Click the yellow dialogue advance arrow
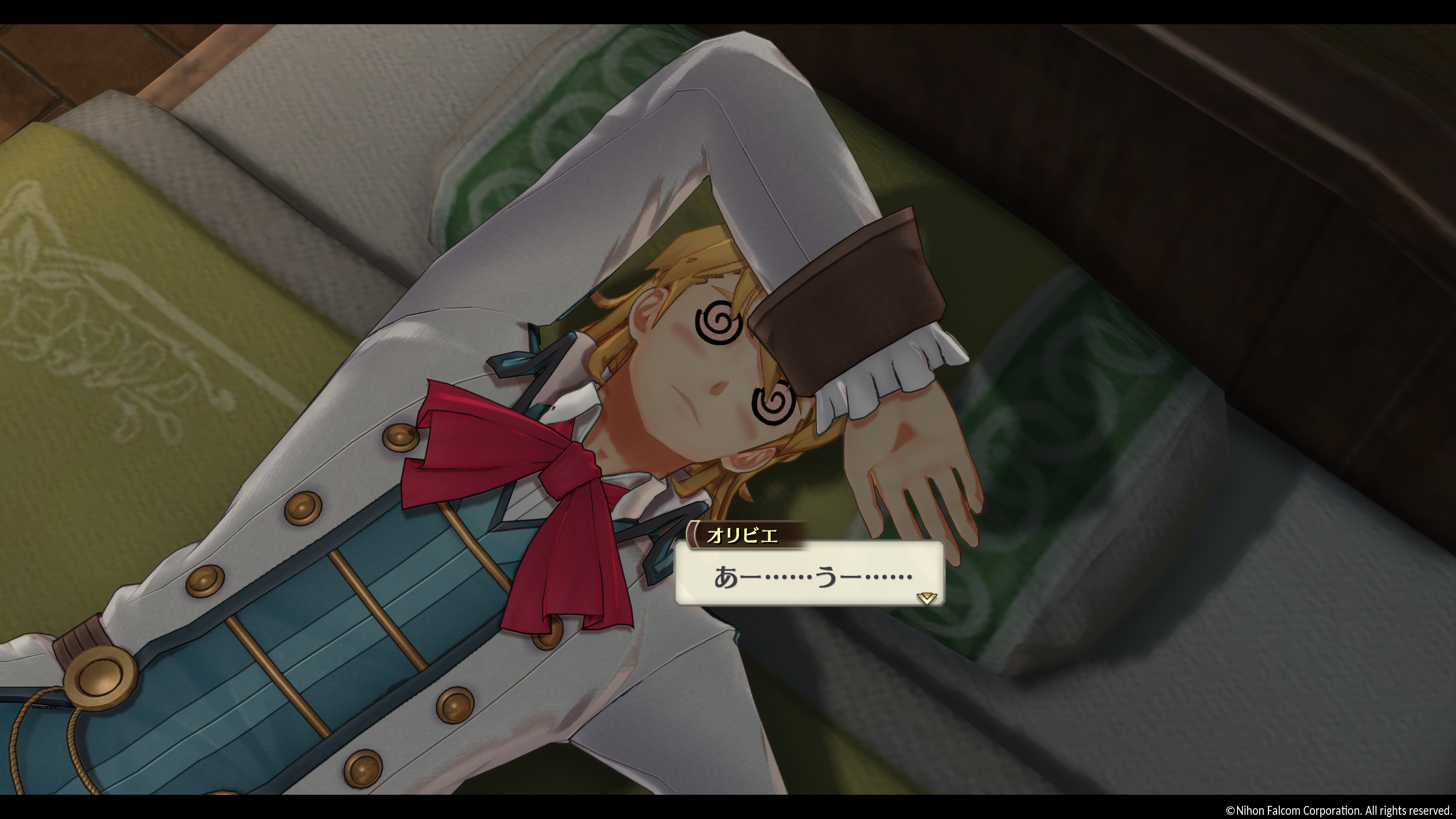The height and width of the screenshot is (819, 1456). [926, 598]
